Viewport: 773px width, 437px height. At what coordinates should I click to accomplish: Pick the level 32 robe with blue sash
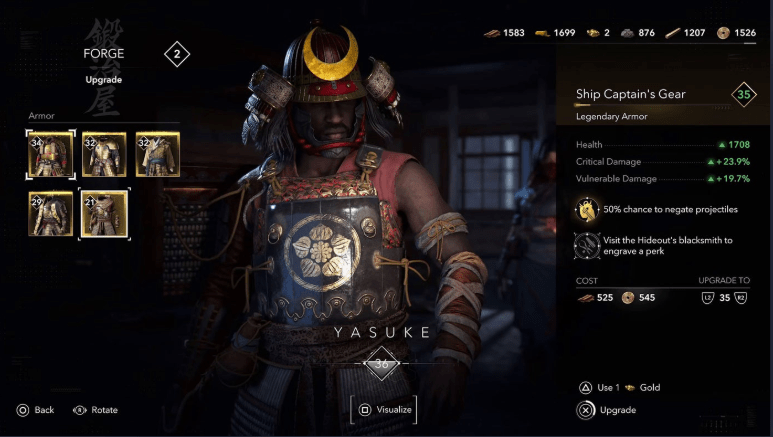(x=158, y=154)
